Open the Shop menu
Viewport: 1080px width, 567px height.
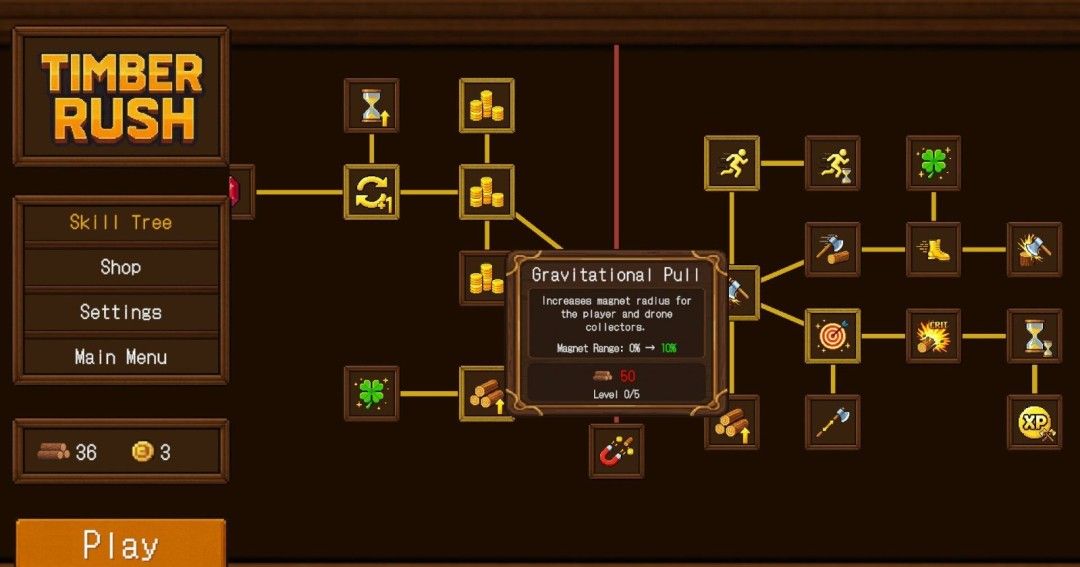(120, 267)
